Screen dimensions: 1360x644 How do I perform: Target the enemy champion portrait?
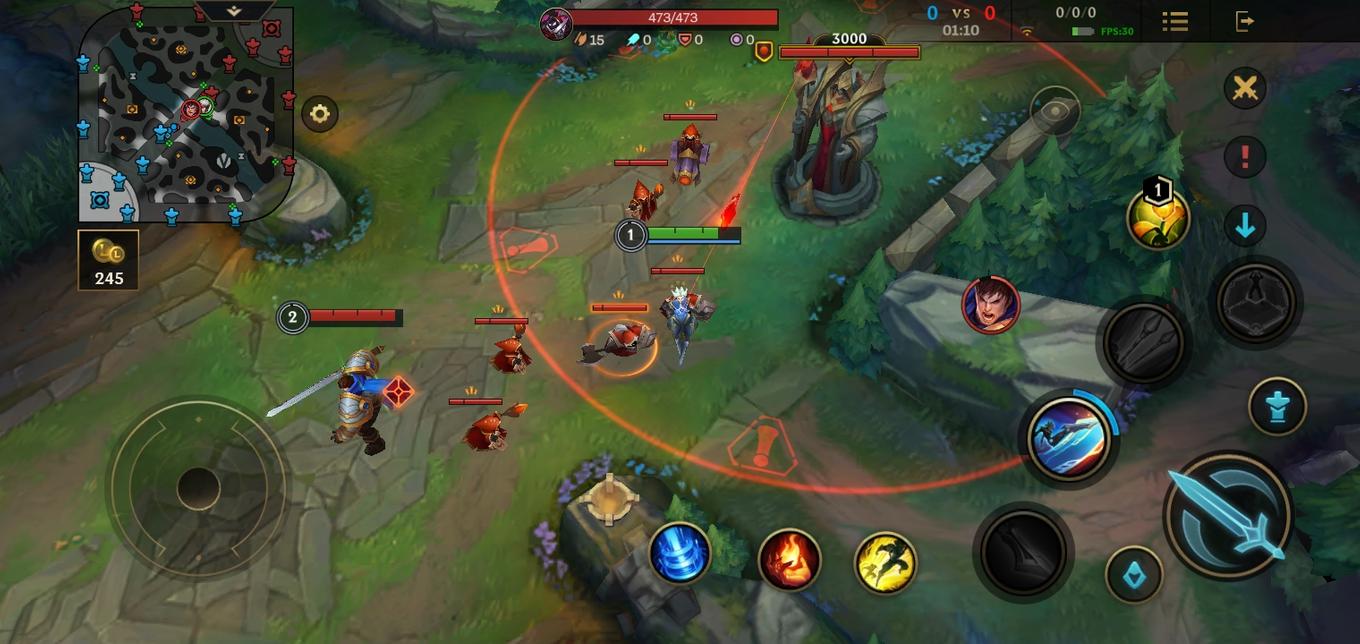[990, 305]
